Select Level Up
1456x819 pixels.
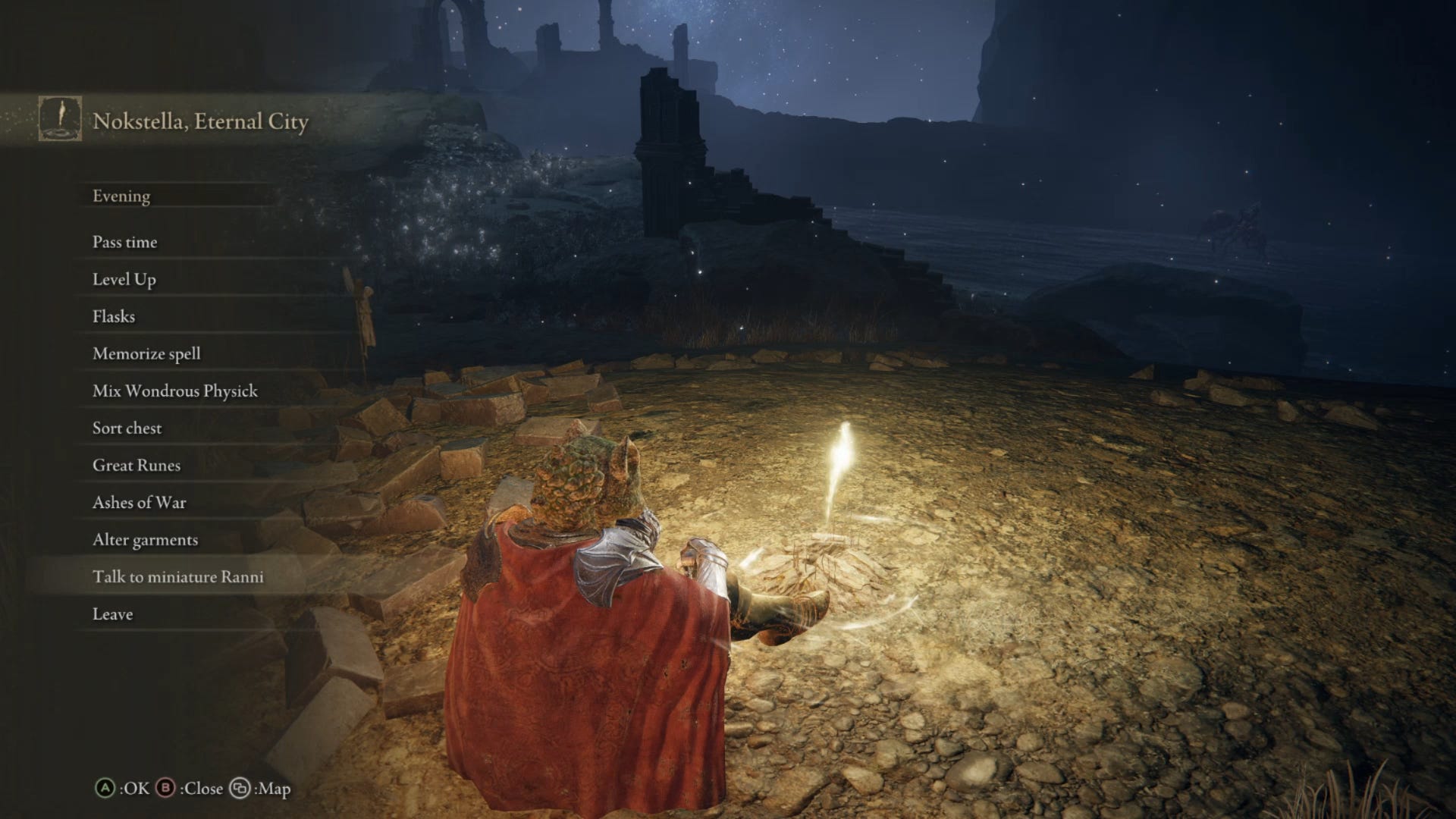tap(124, 279)
